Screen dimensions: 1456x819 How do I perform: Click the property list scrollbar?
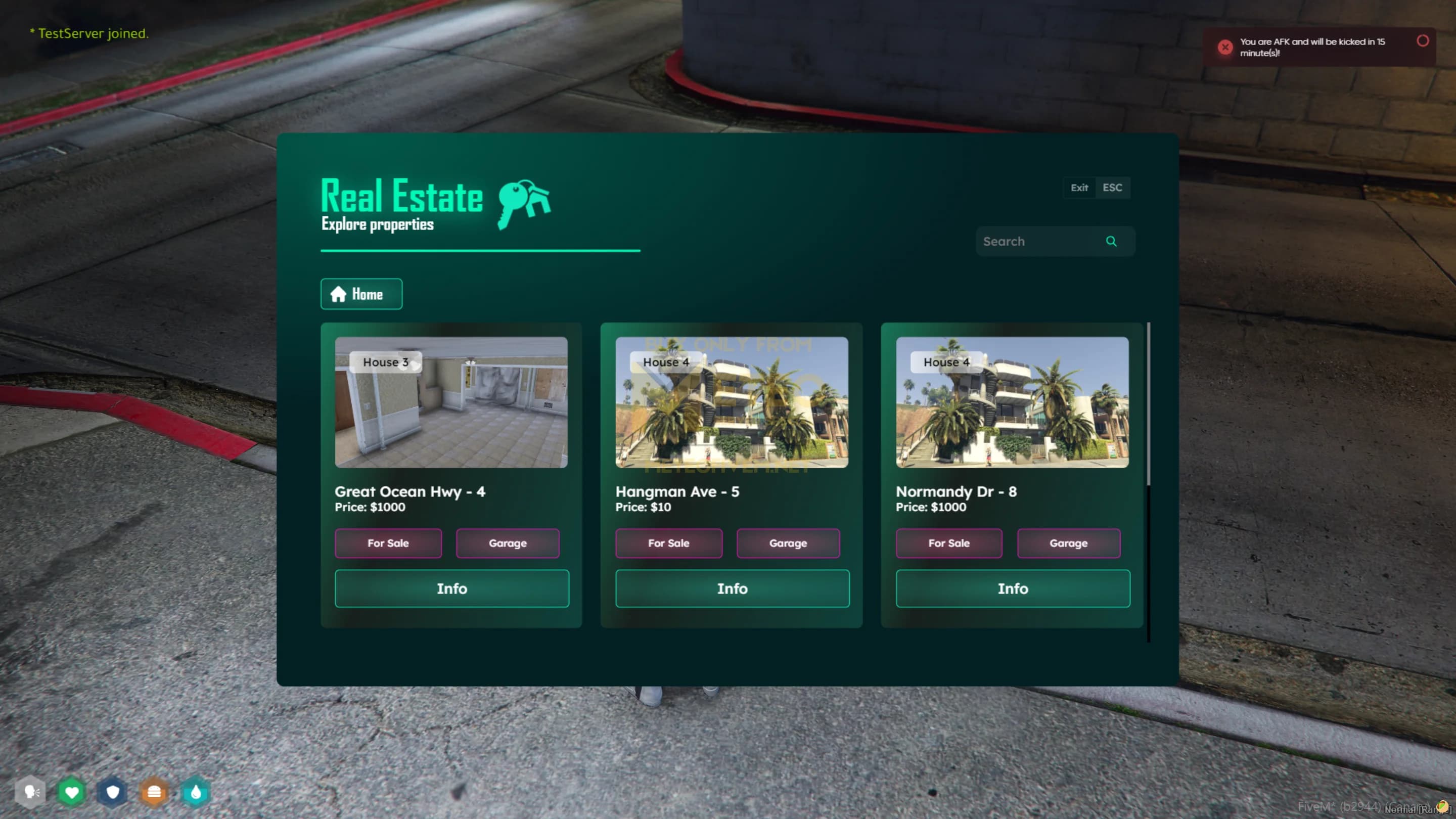pyautogui.click(x=1148, y=404)
